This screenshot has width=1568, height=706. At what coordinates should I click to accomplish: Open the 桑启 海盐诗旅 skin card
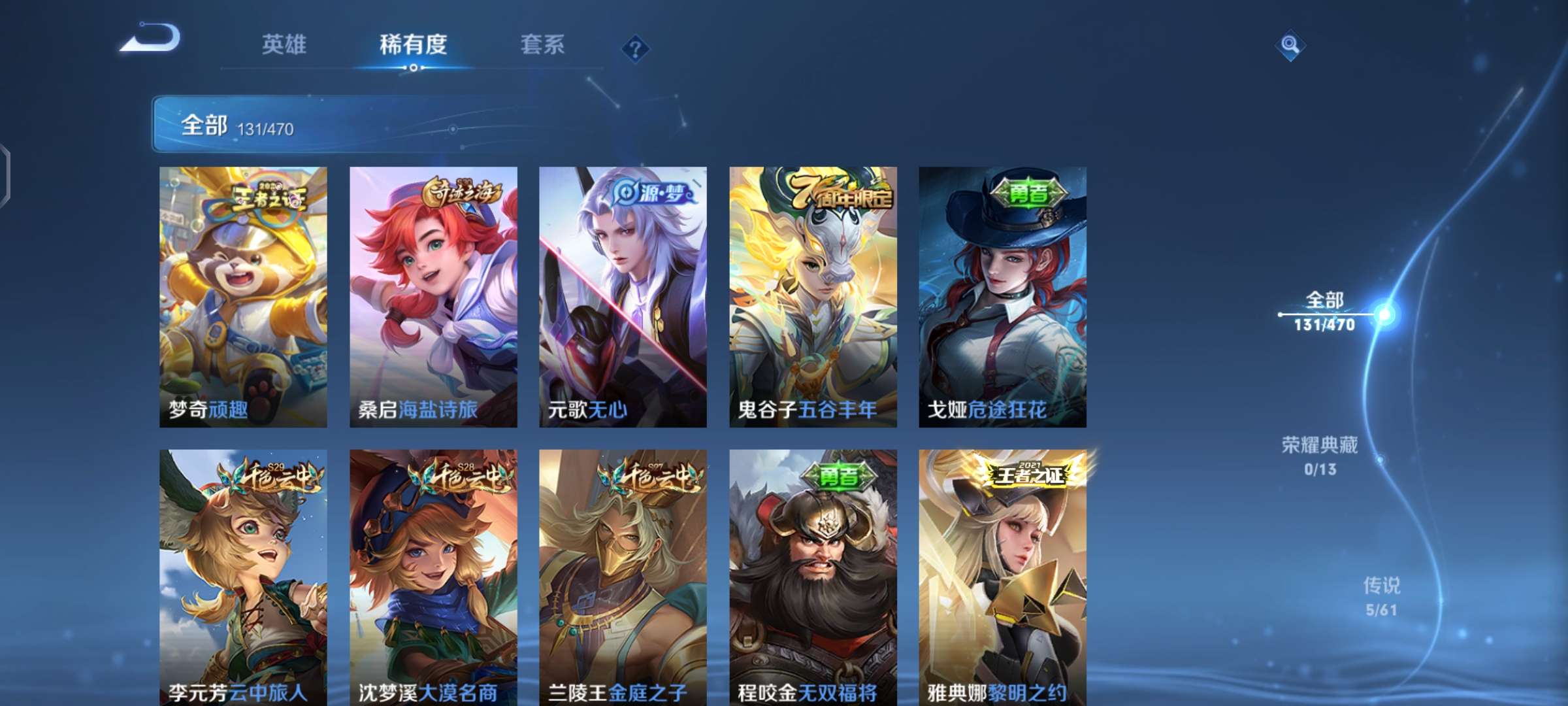pos(433,294)
